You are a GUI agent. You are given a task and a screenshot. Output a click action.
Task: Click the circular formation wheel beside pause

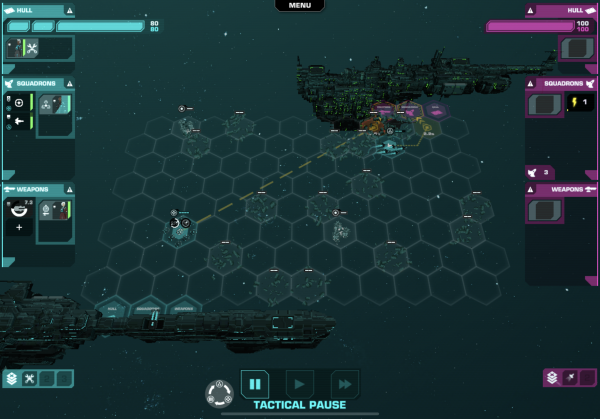(218, 392)
